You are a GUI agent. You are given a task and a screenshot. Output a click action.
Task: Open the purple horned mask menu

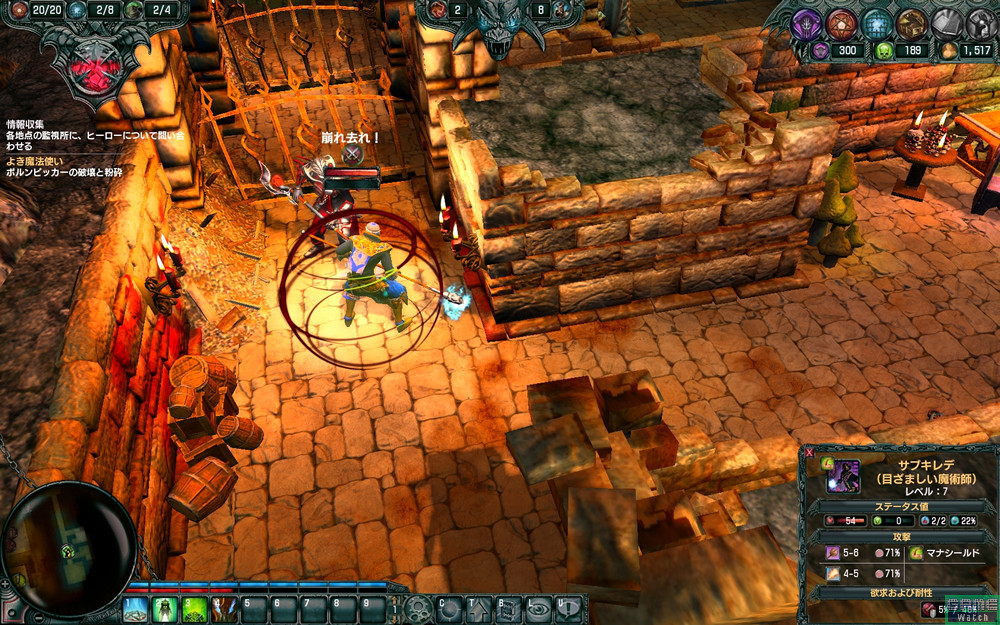coord(805,23)
